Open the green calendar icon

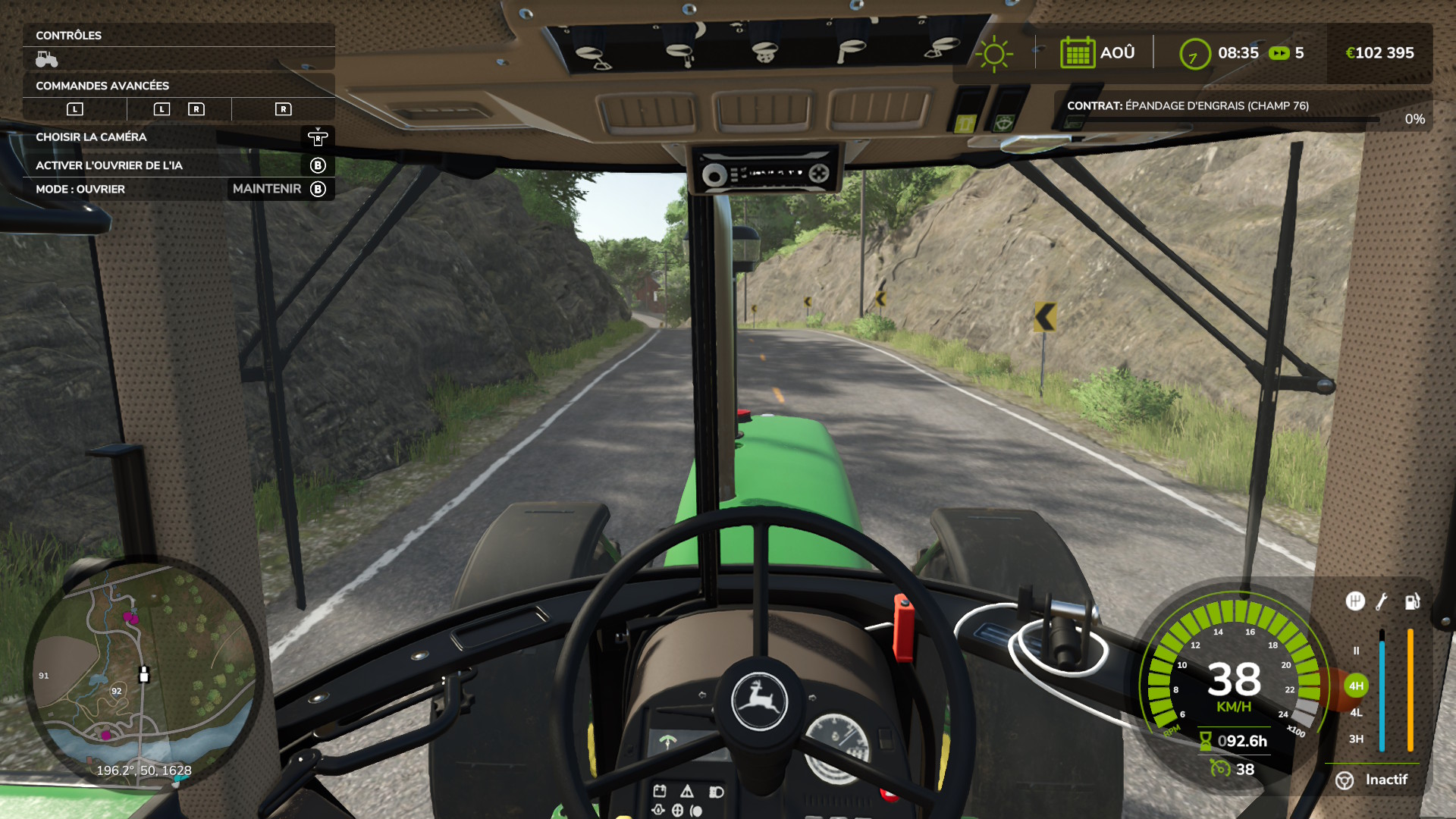pos(1077,53)
